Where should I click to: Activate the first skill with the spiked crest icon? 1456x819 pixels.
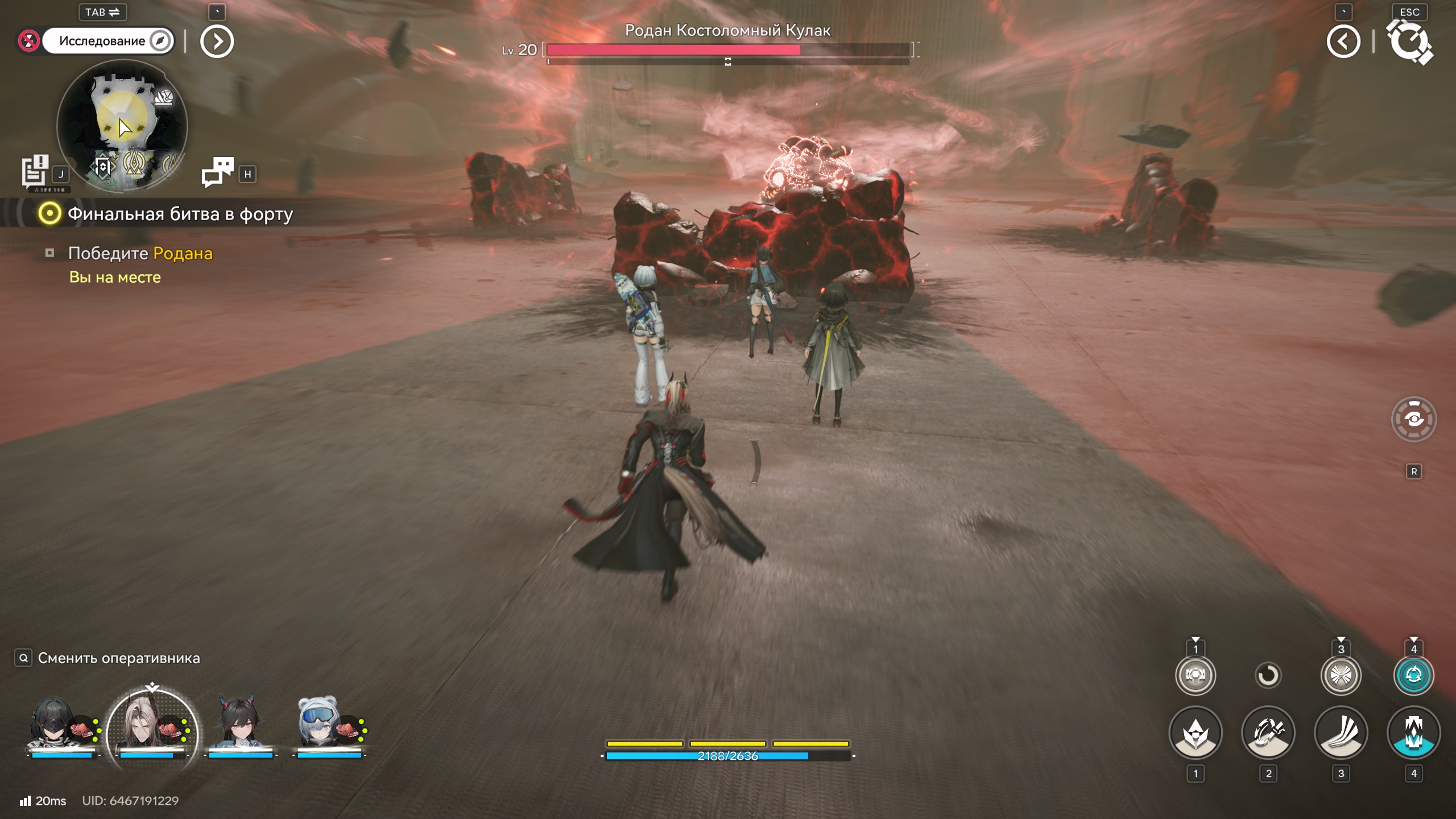[x=1196, y=733]
